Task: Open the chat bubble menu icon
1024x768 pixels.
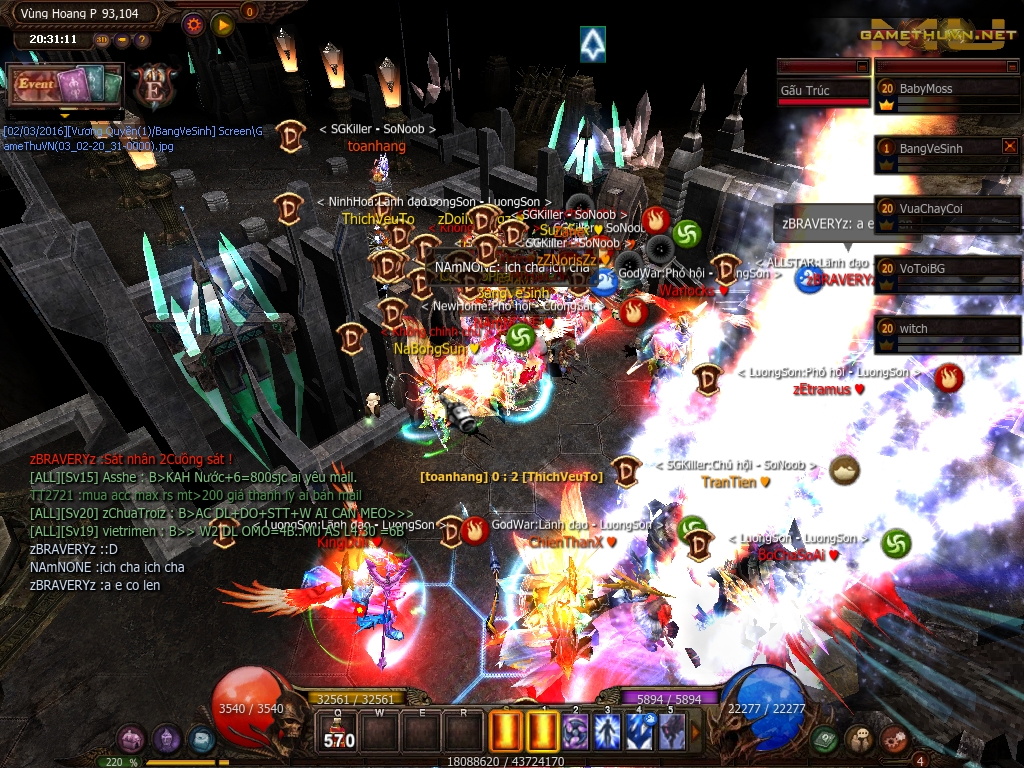Action: pyautogui.click(x=859, y=739)
